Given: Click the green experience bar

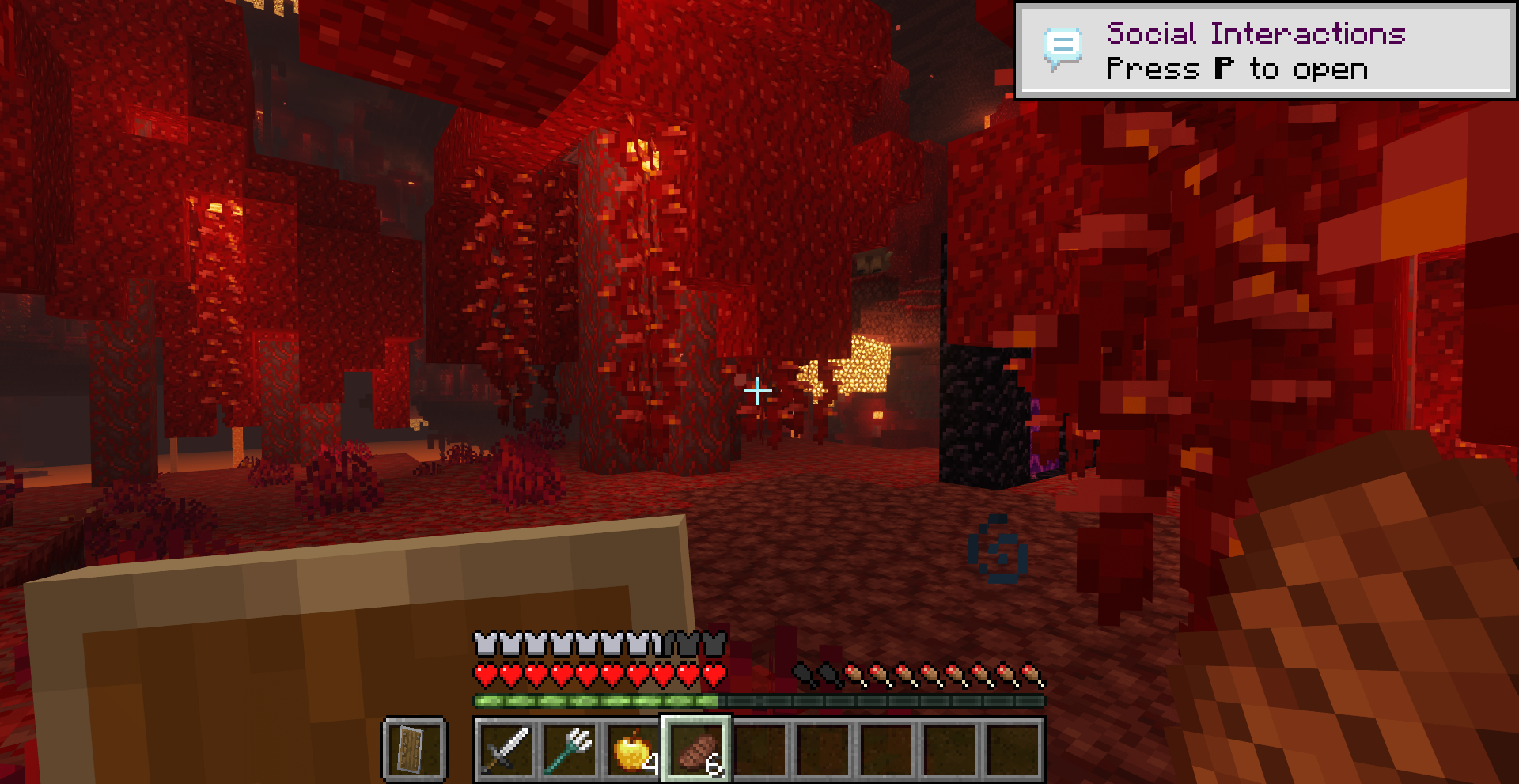Looking at the screenshot, I should coord(597,700).
